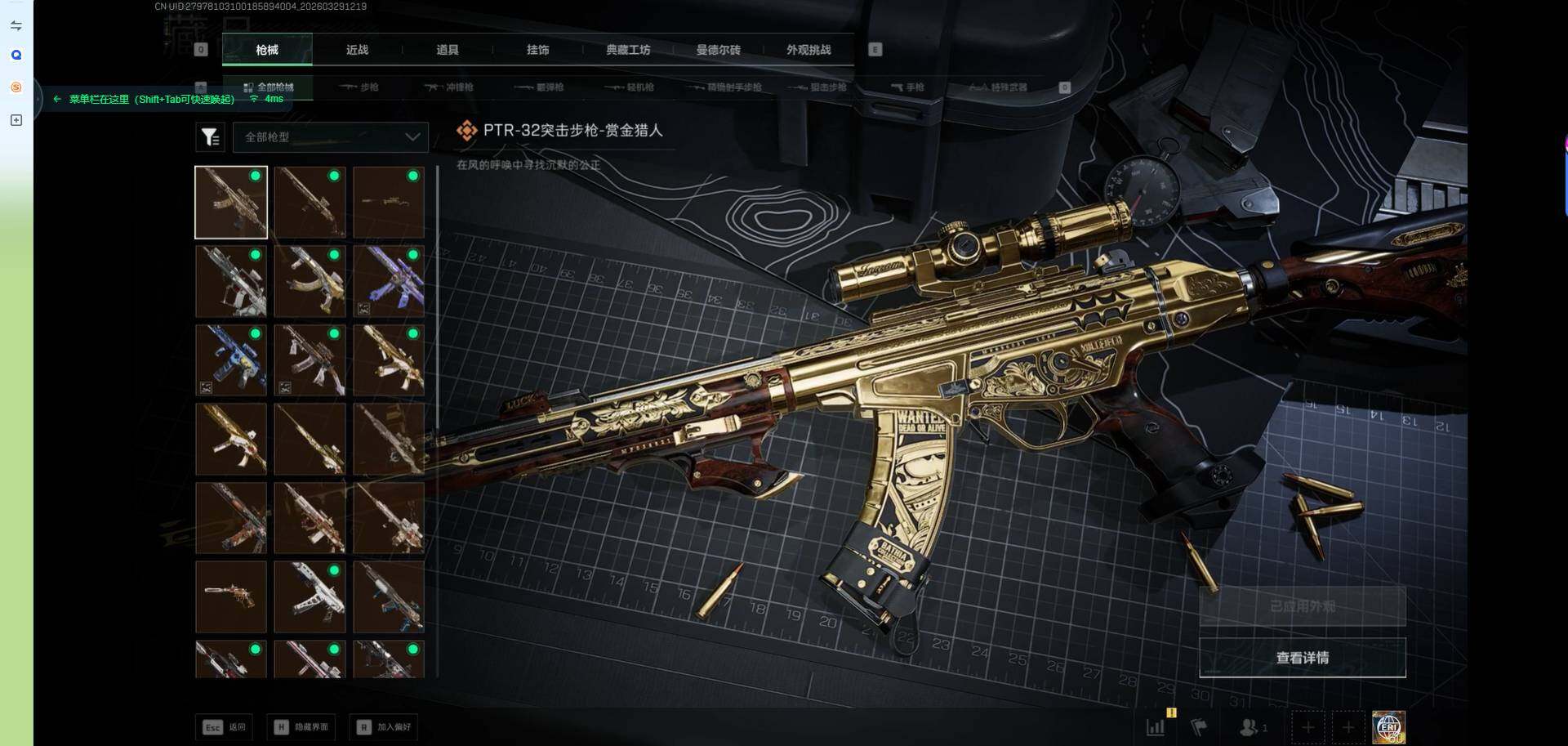Filter by 狙击步枪 sniper rifle sub-category

(817, 87)
